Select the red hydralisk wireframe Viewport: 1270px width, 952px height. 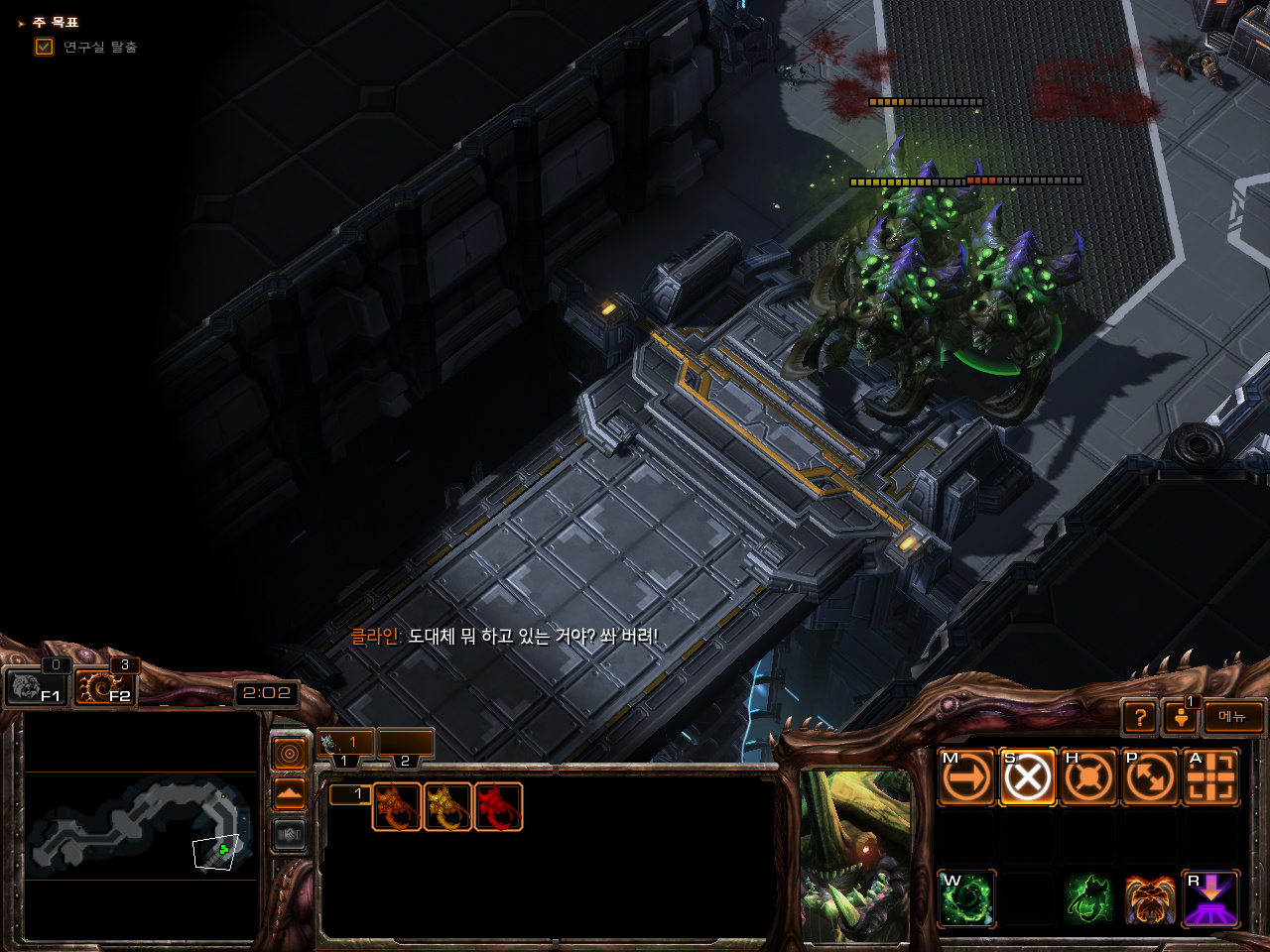click(x=498, y=806)
